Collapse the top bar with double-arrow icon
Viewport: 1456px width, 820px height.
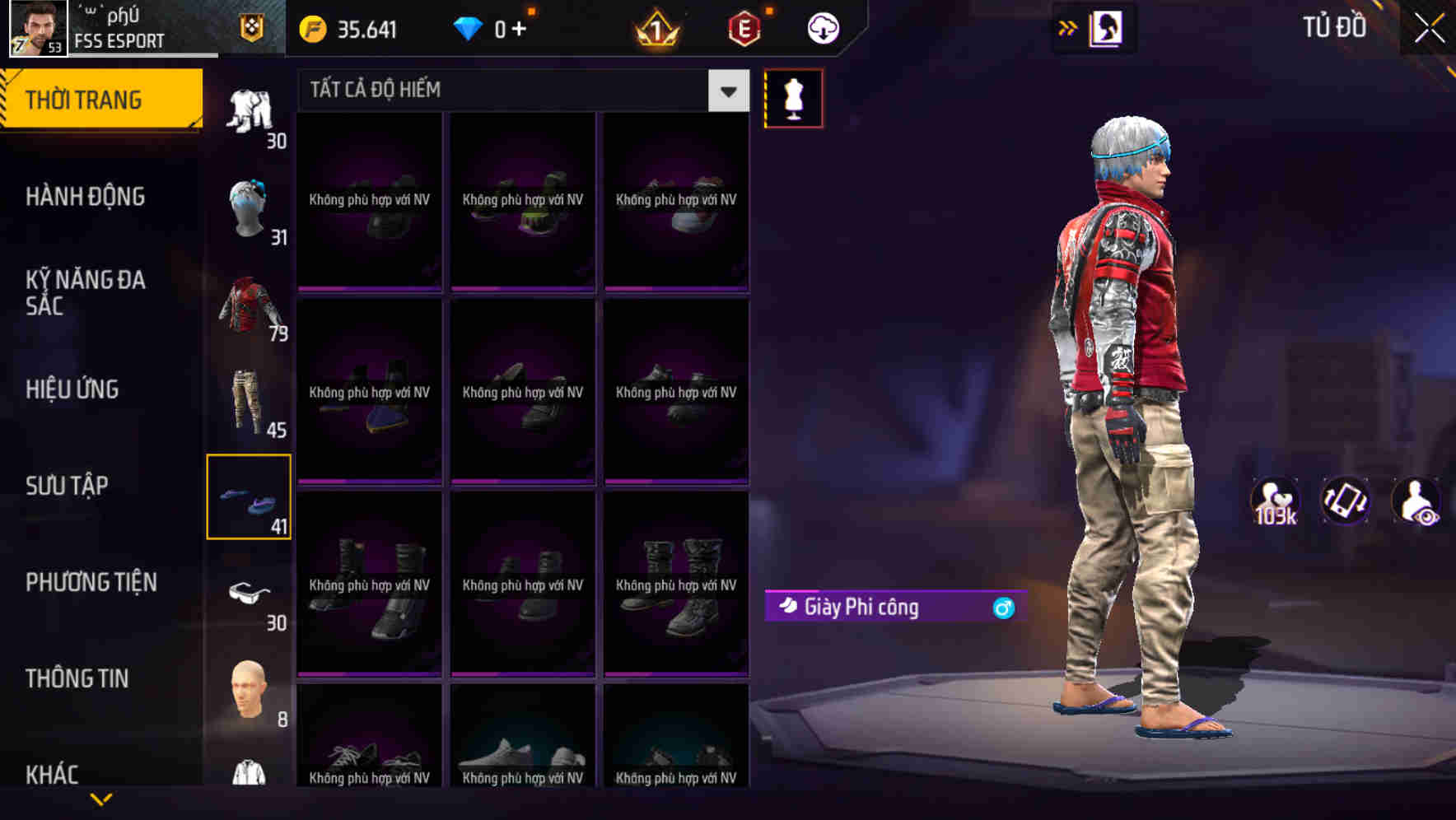pos(1066,26)
